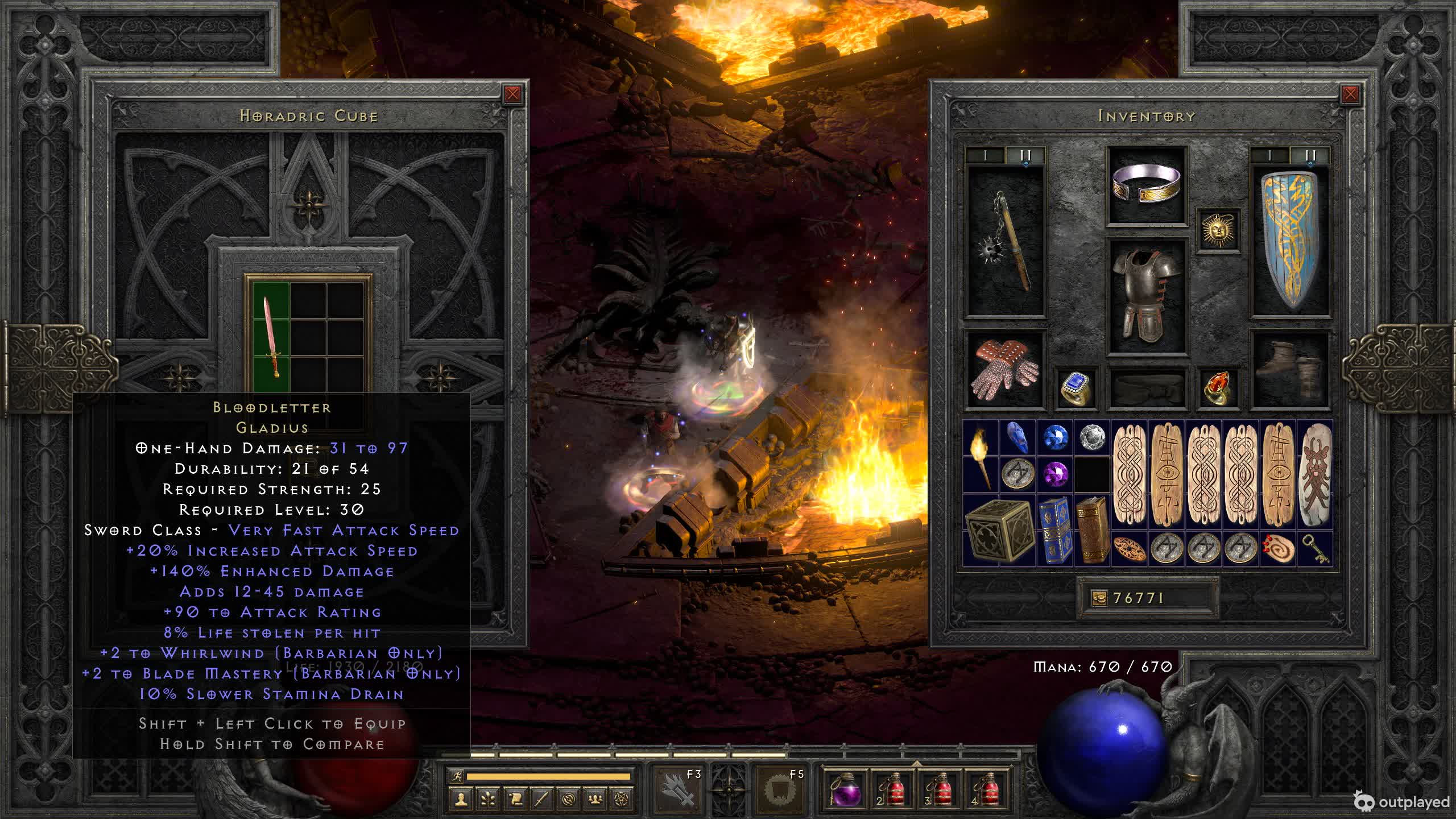Select the equipped flail weapon
This screenshot has width=1456, height=819.
pyautogui.click(x=1006, y=242)
